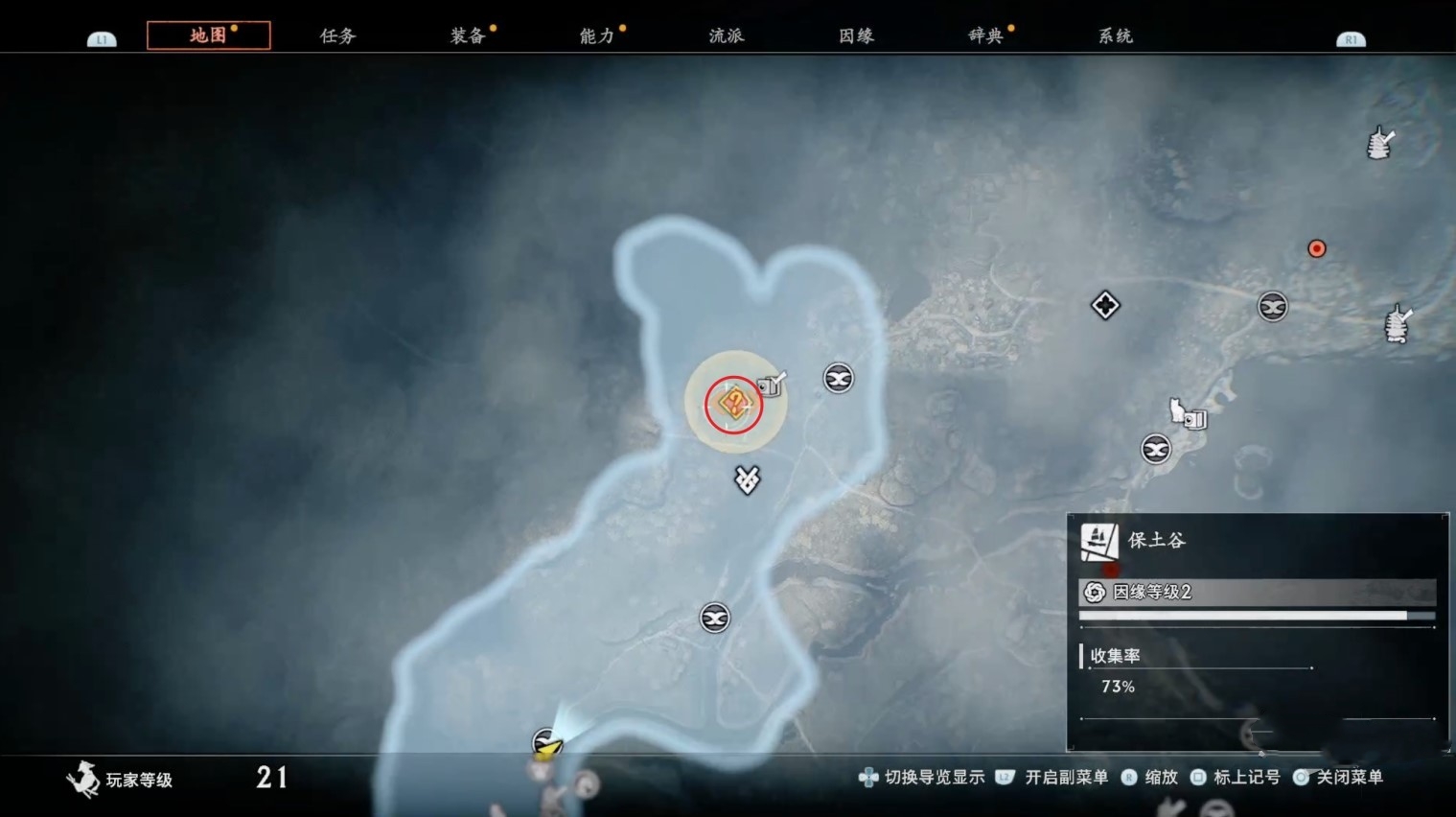This screenshot has width=1456, height=817.
Task: Select the diamond landmark icon on the map
Action: (x=1104, y=305)
